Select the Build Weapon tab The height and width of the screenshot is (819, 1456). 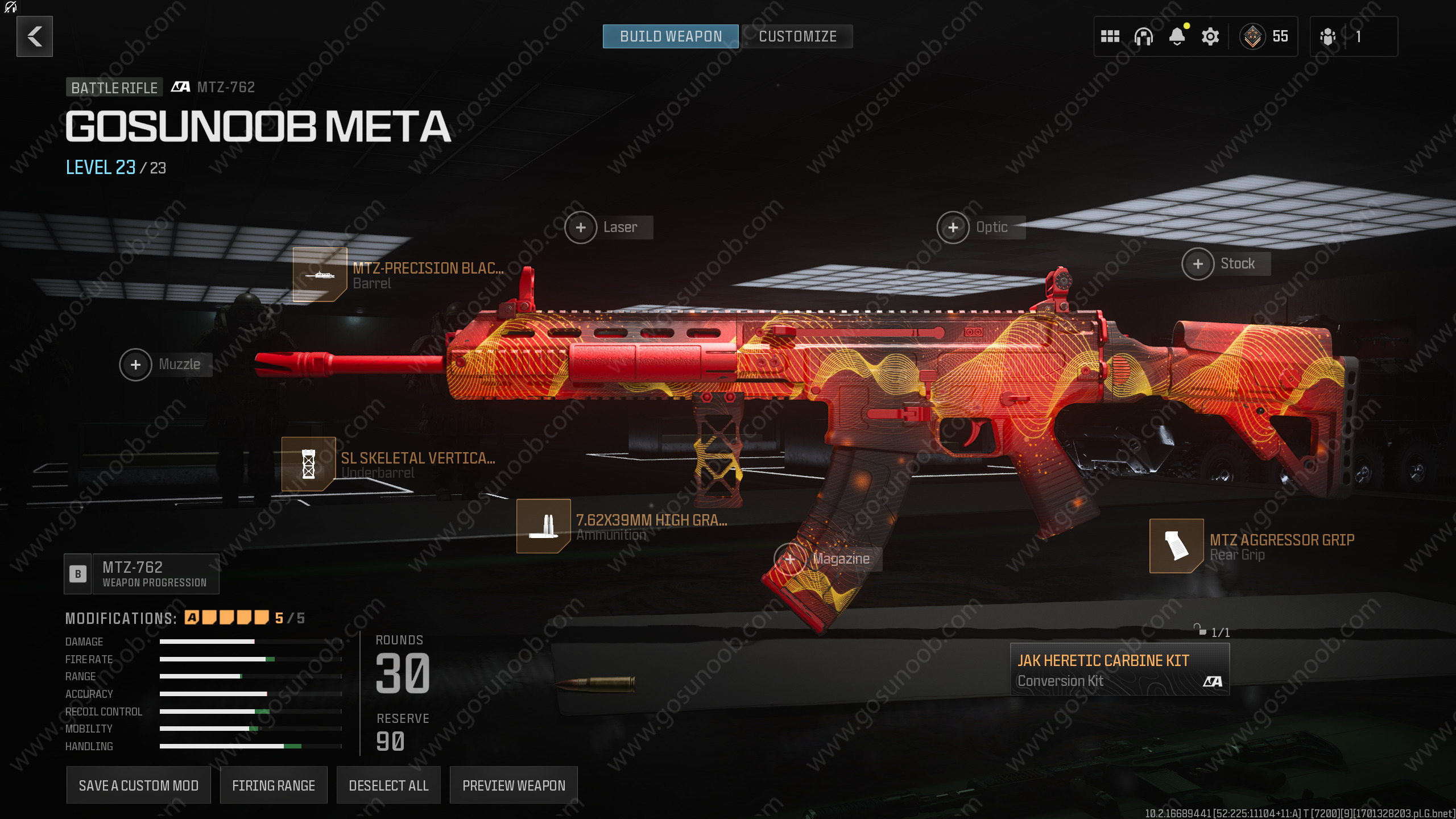point(670,36)
